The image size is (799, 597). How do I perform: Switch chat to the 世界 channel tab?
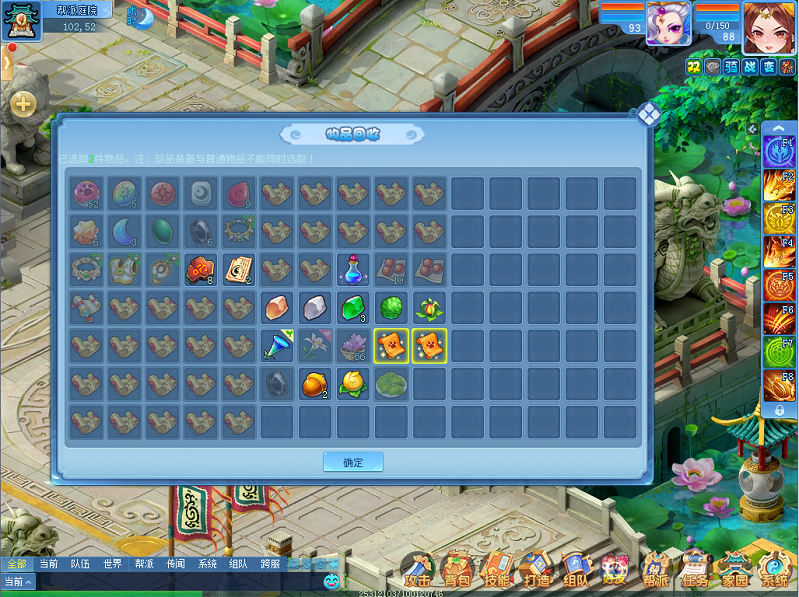tap(112, 564)
